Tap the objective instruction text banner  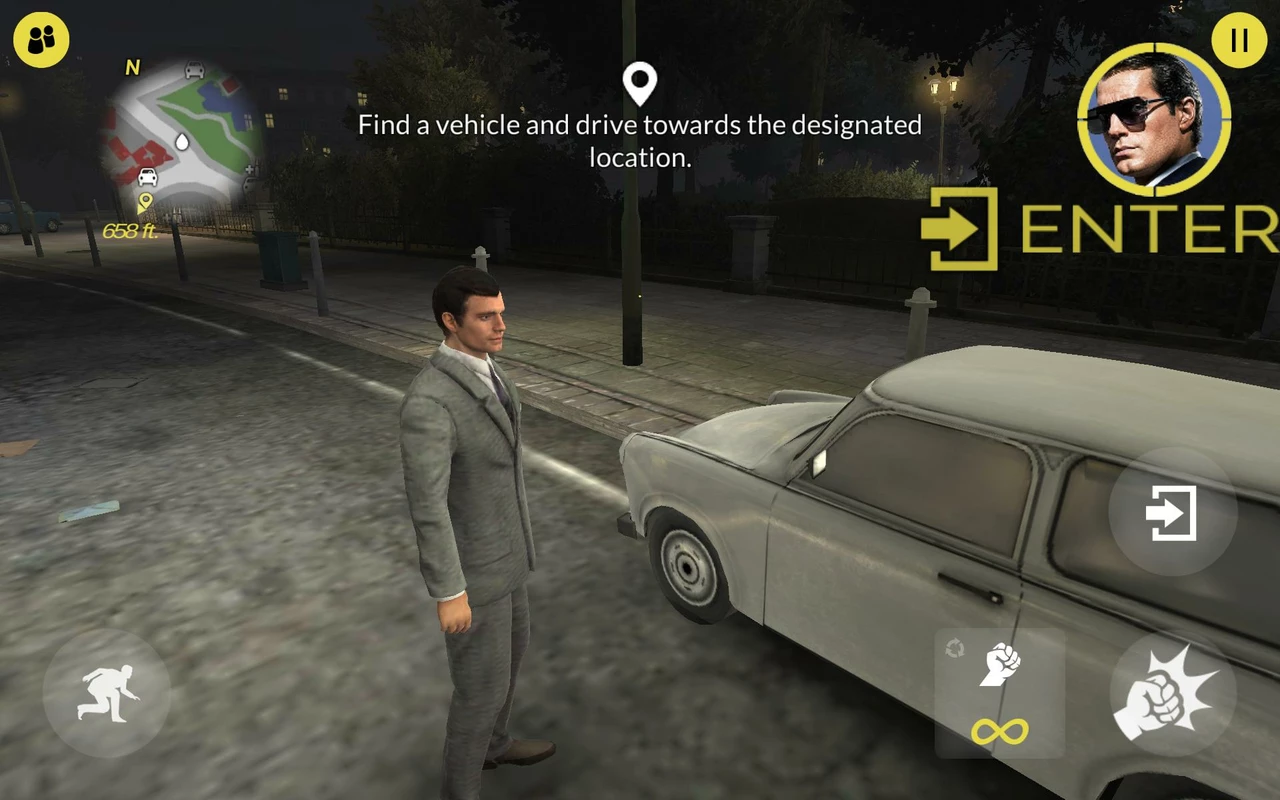(x=638, y=140)
